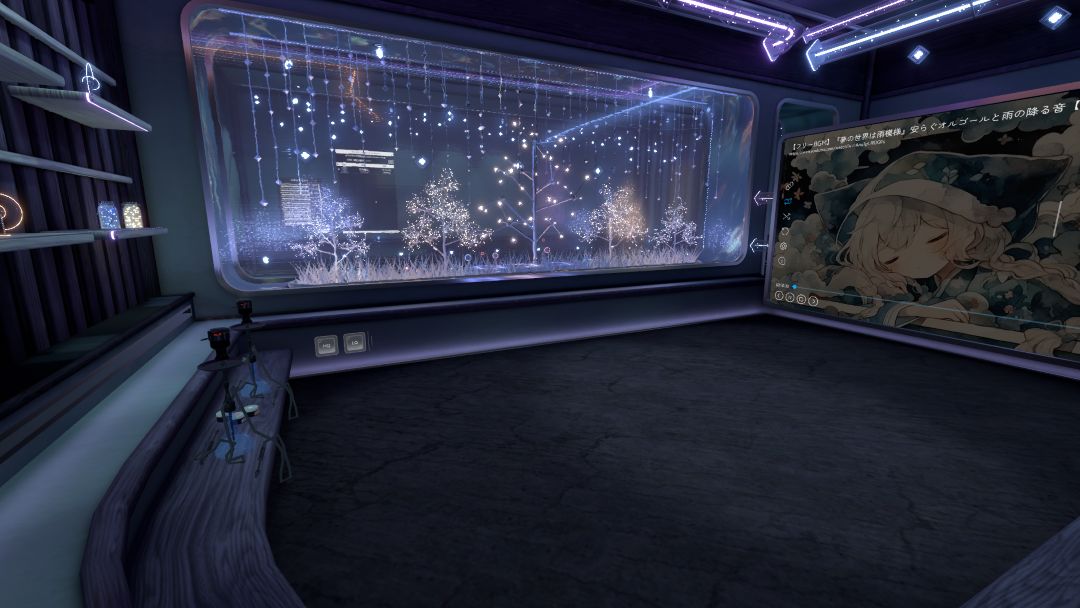Skip to next track on video player

point(813,301)
